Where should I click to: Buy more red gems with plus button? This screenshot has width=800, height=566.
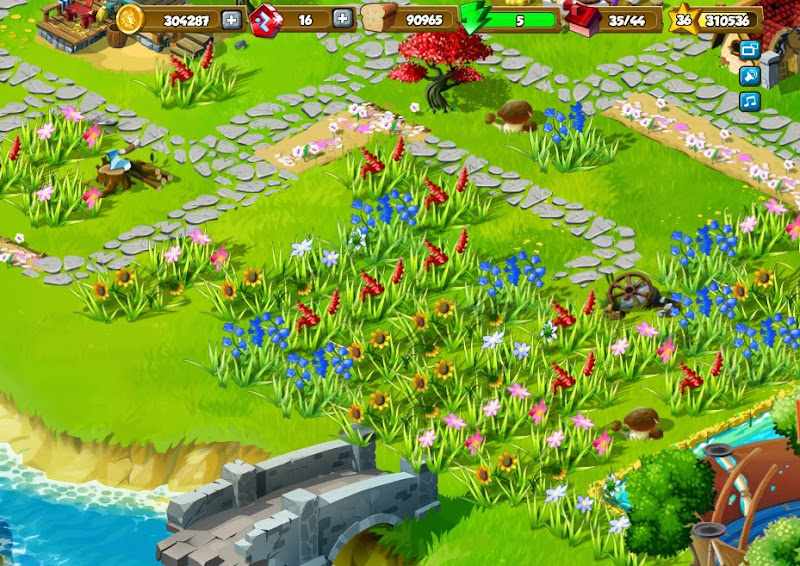[342, 19]
